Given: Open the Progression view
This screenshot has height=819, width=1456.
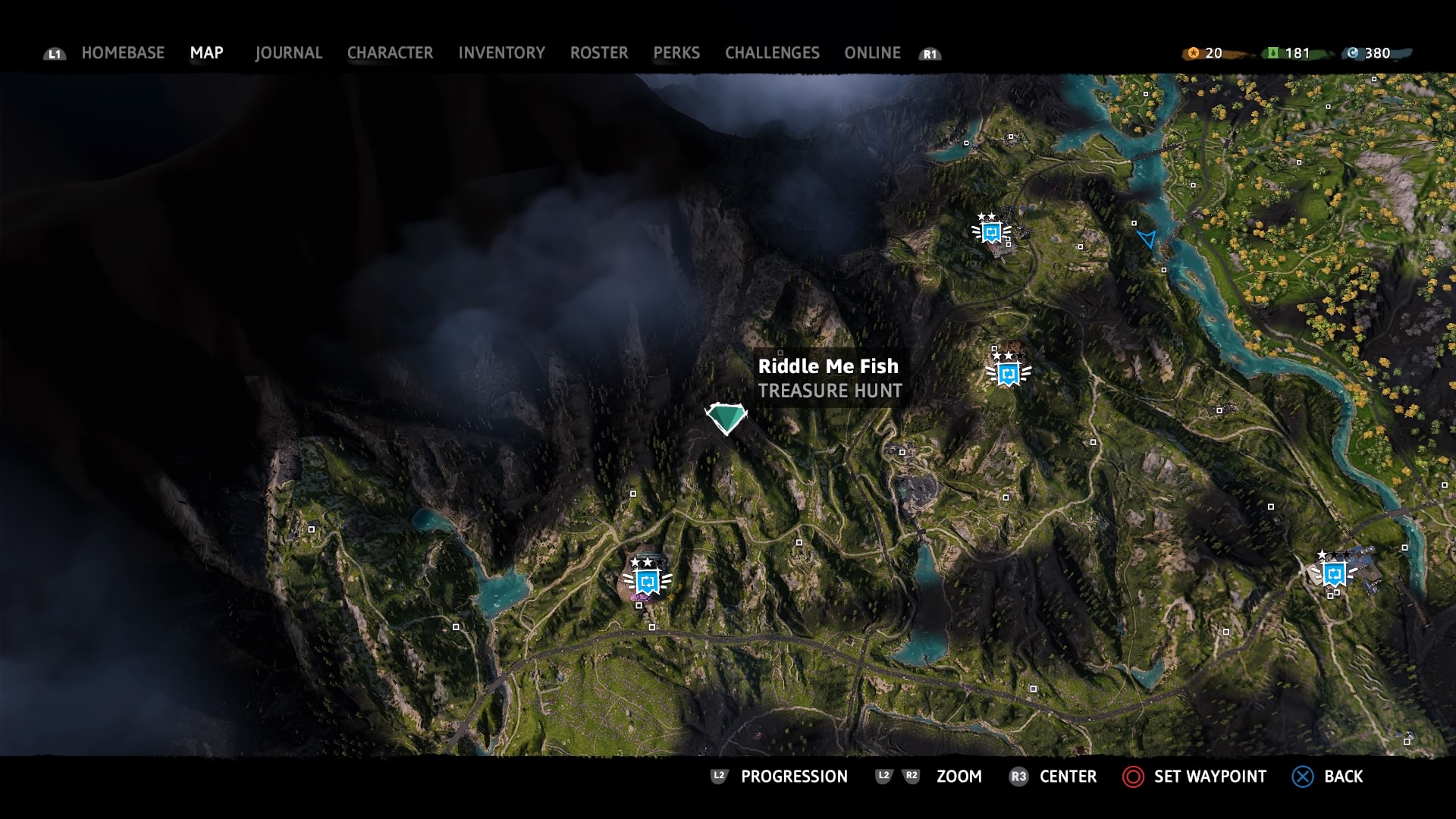Looking at the screenshot, I should click(793, 777).
